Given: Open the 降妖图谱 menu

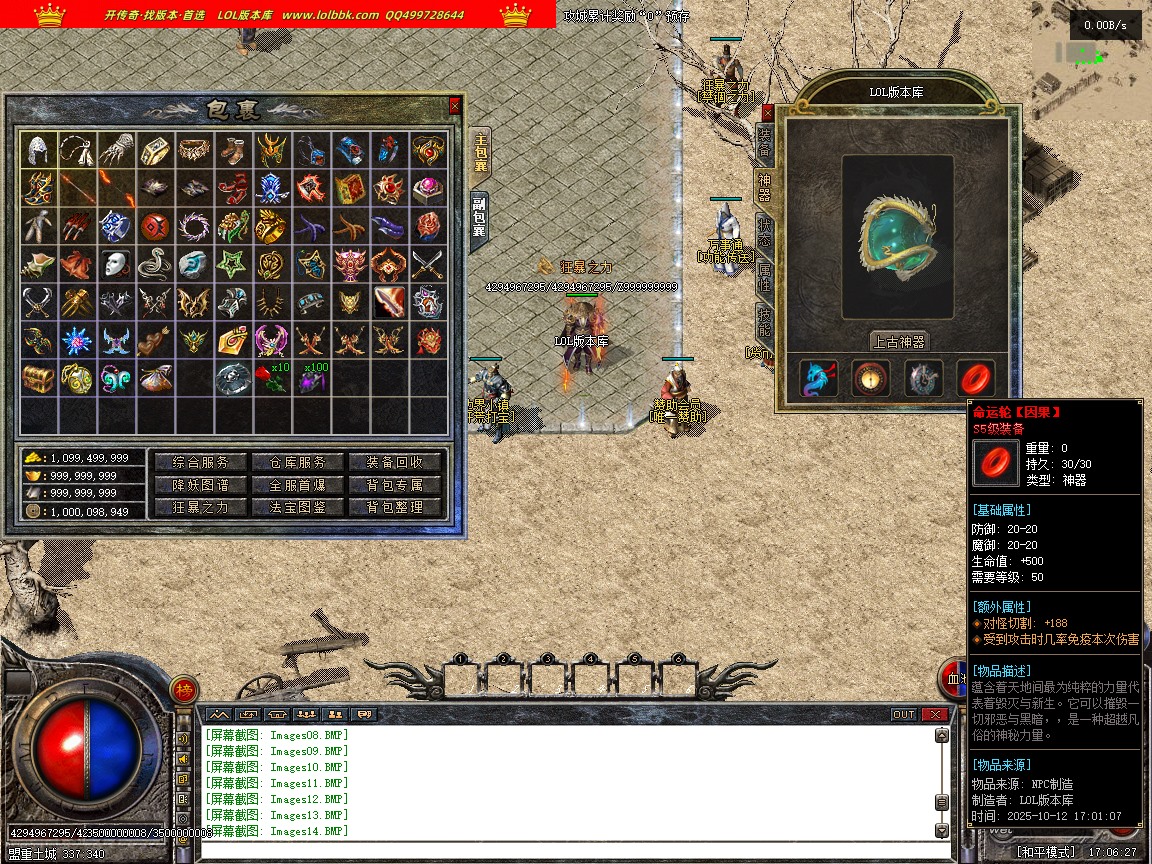Looking at the screenshot, I should [200, 485].
